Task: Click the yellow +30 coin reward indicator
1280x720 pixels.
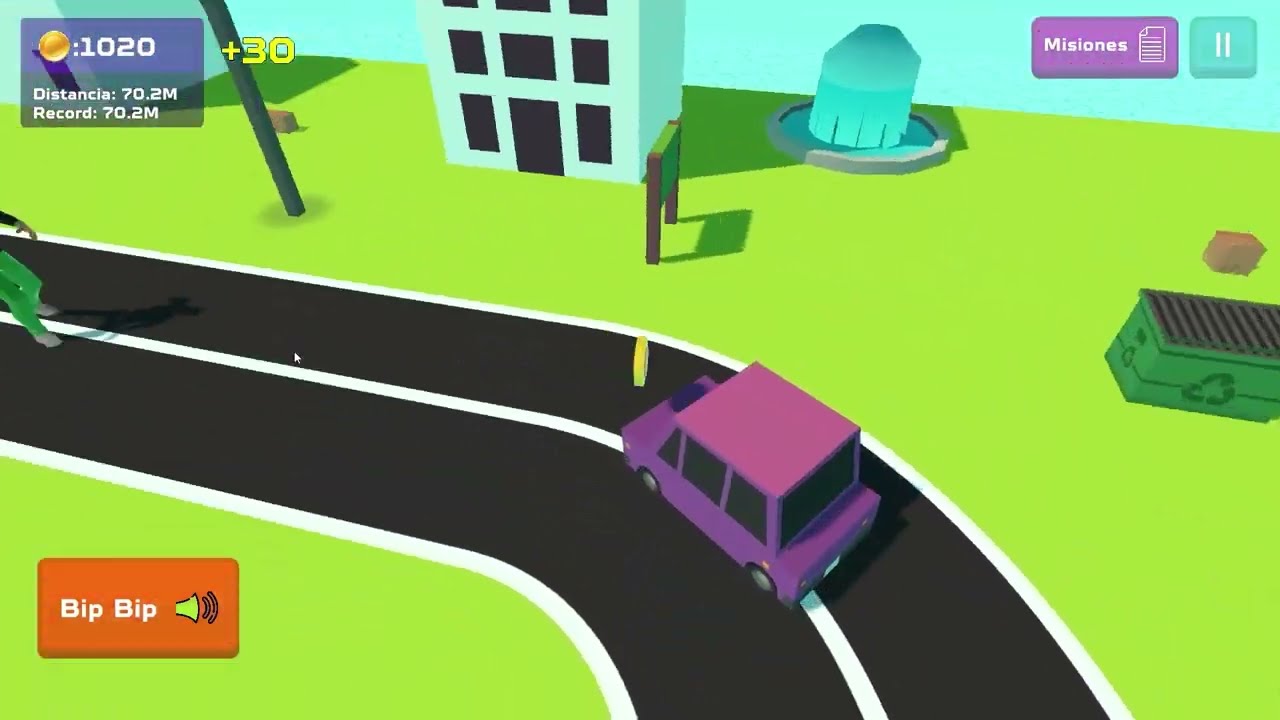Action: point(260,48)
